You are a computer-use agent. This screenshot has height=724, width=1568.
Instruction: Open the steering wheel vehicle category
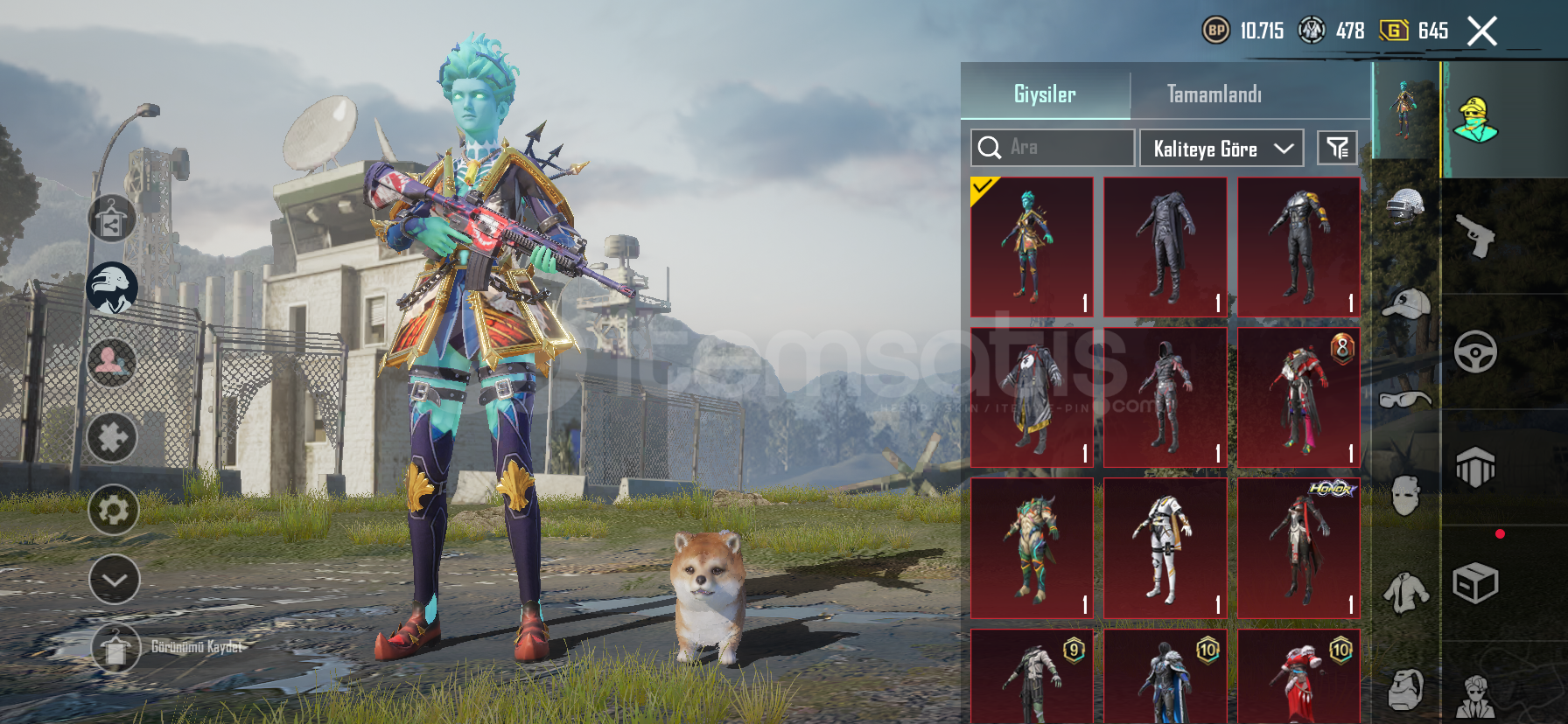coord(1475,352)
